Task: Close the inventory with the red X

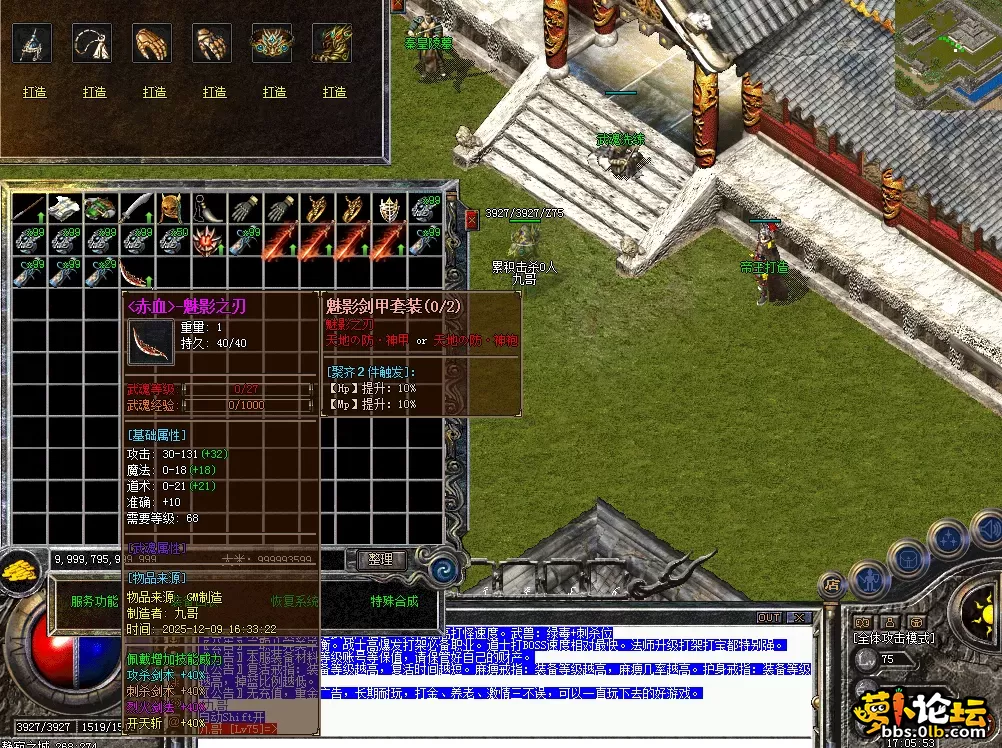Action: [x=472, y=219]
